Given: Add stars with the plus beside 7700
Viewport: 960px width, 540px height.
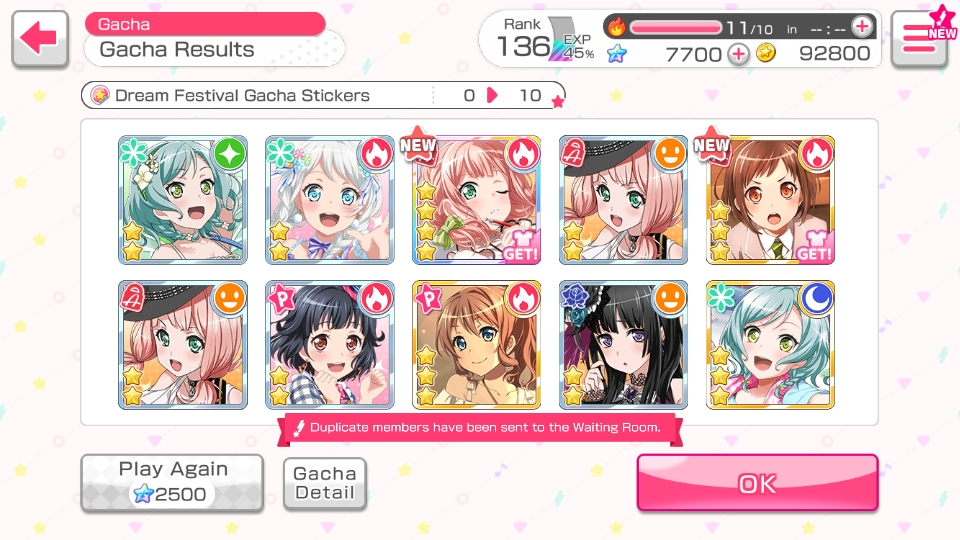Looking at the screenshot, I should click(x=738, y=54).
